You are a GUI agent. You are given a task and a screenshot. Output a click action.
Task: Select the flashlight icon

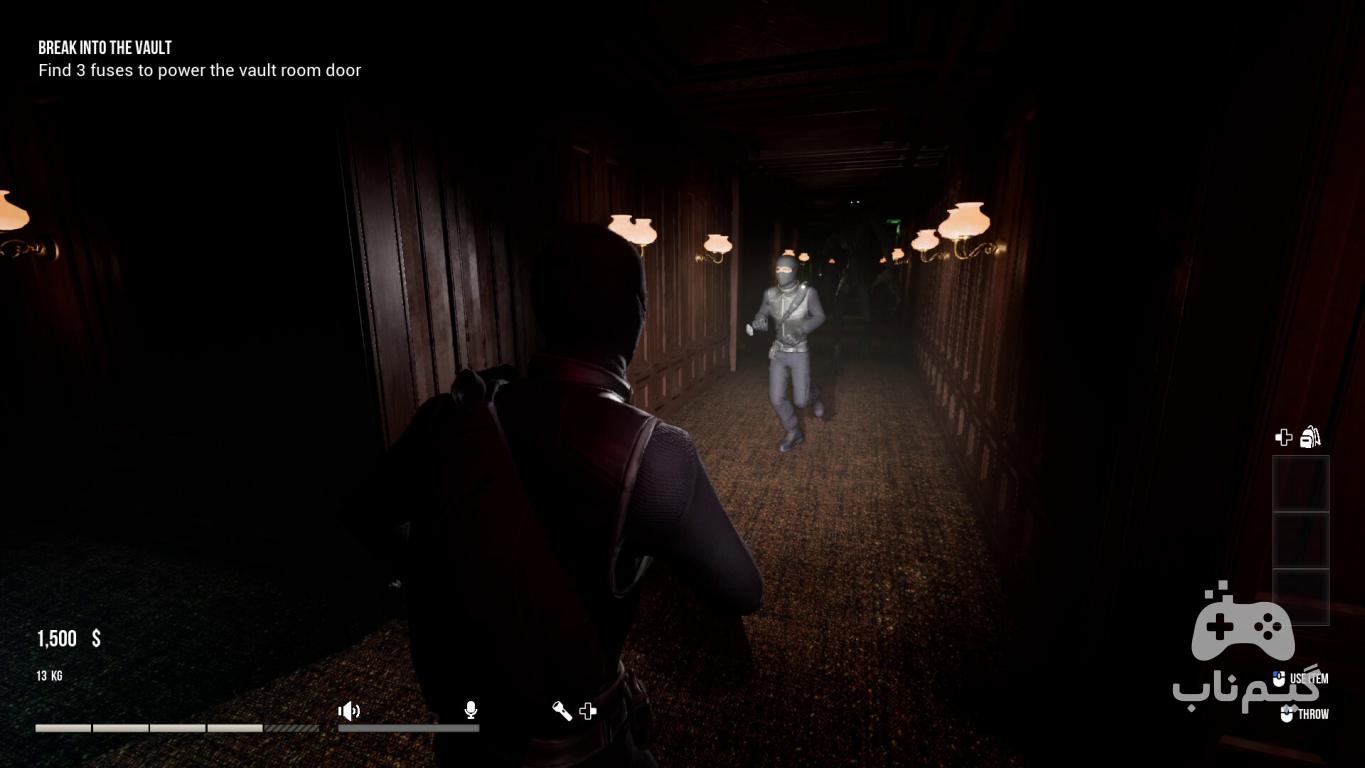[x=562, y=711]
